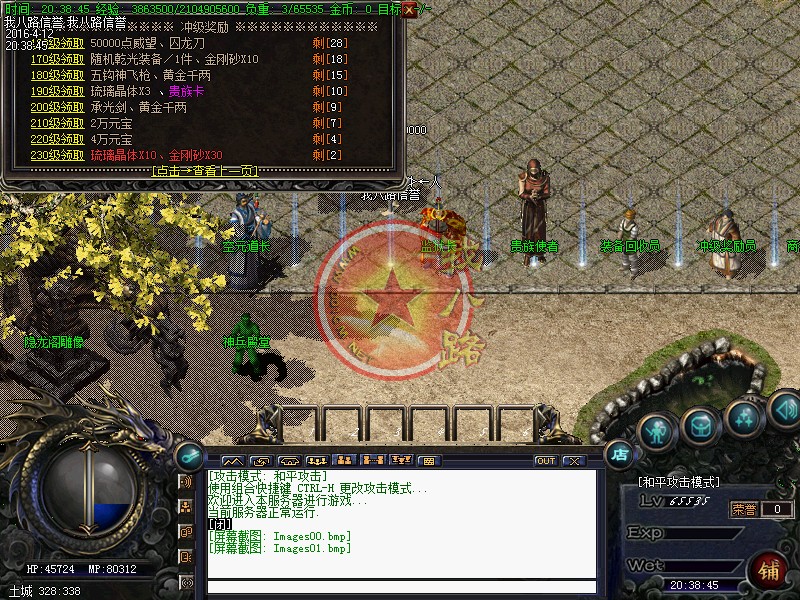This screenshot has width=800, height=600.
Task: Claim the 220级领取 yuanbao reward
Action: 58,140
